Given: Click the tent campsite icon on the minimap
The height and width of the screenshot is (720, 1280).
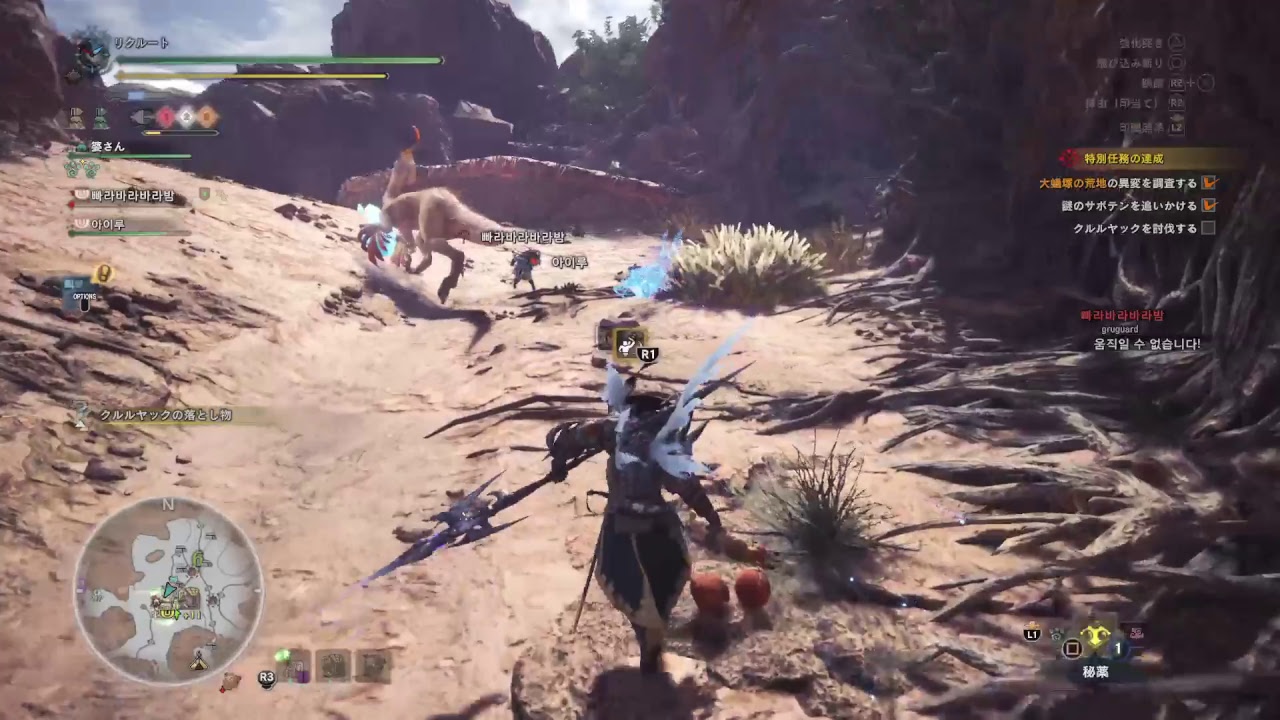Looking at the screenshot, I should click(198, 663).
